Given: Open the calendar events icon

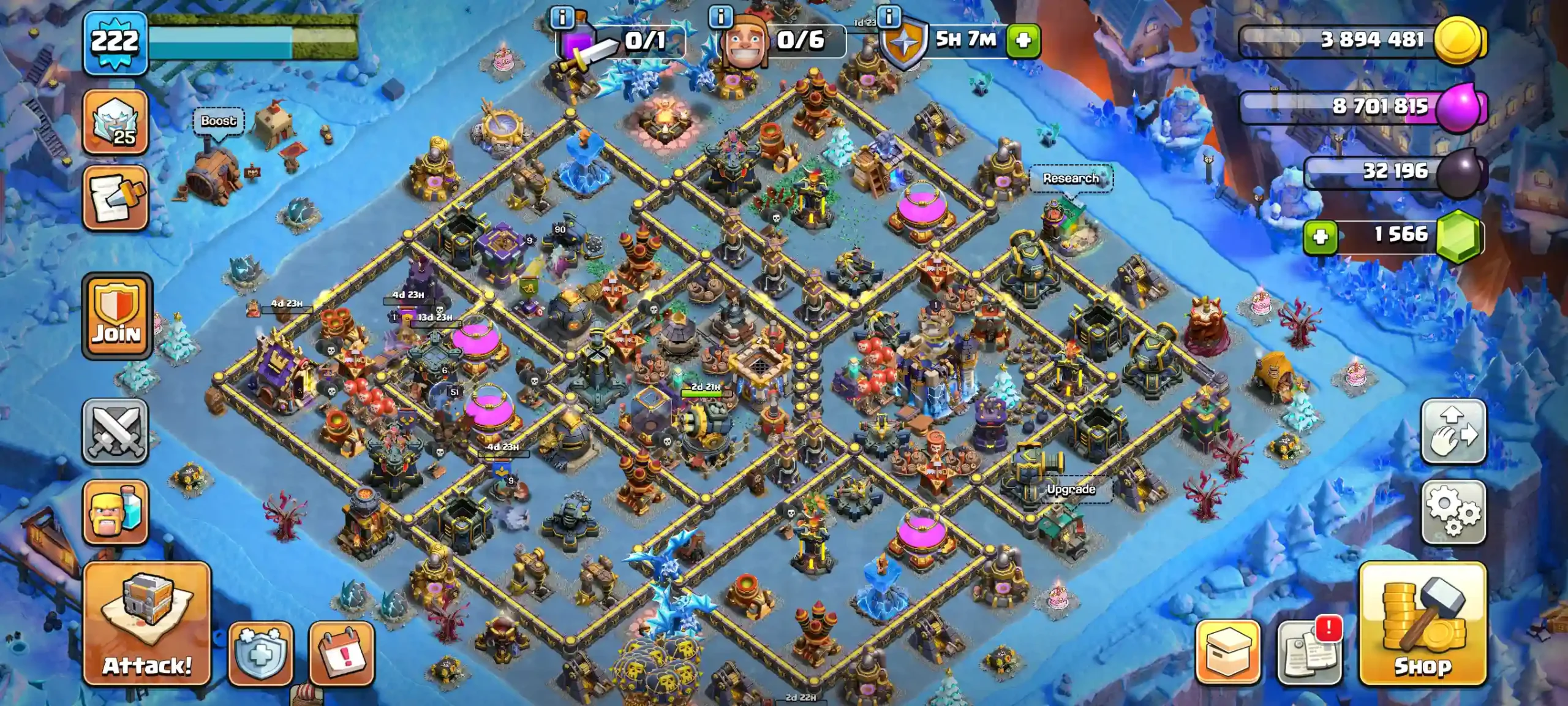Looking at the screenshot, I should (342, 653).
